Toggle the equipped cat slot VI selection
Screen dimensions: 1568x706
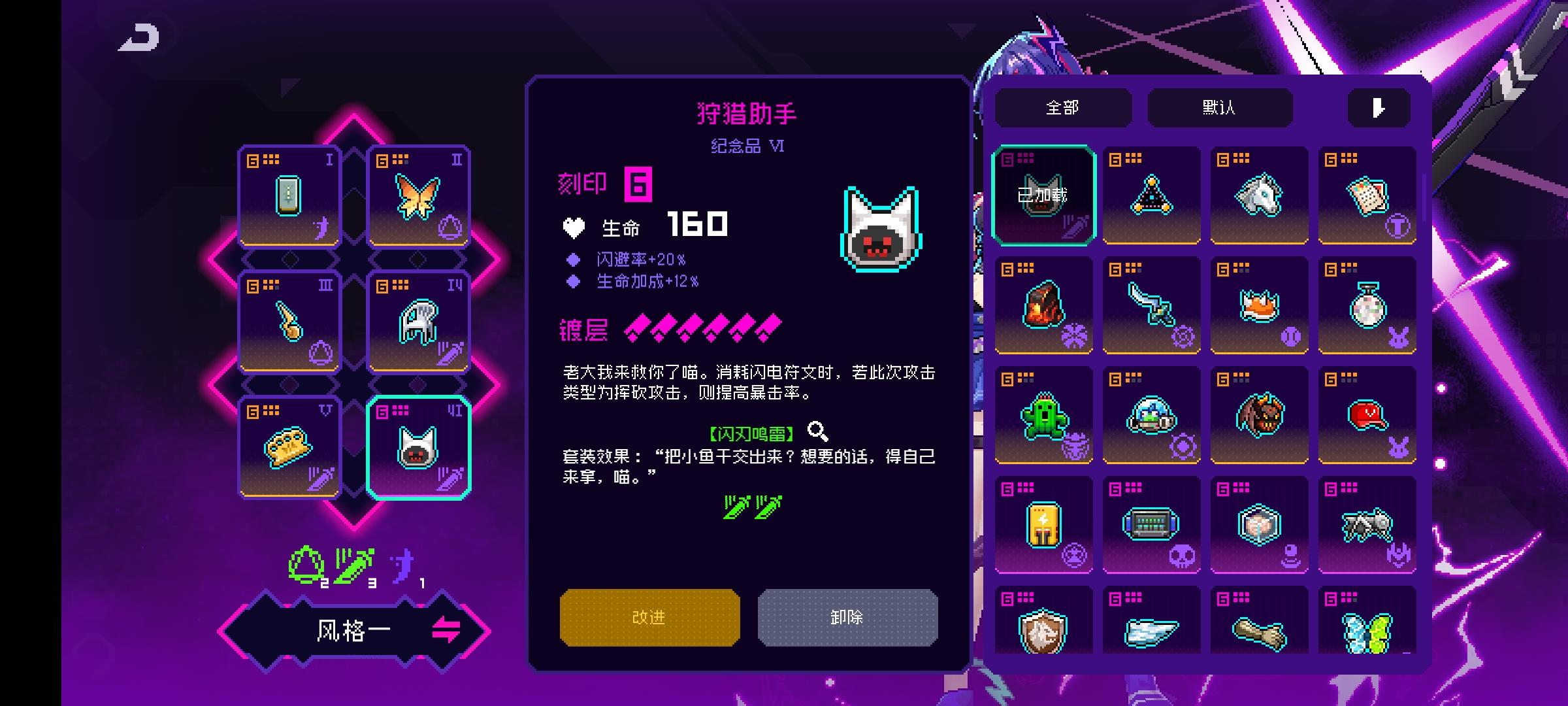(418, 448)
